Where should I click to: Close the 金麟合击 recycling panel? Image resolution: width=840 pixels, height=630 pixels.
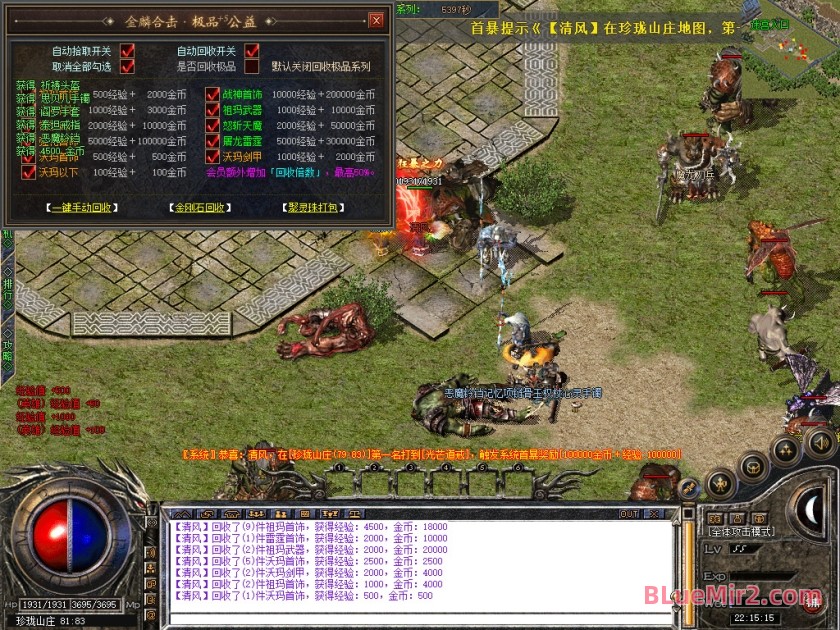376,20
